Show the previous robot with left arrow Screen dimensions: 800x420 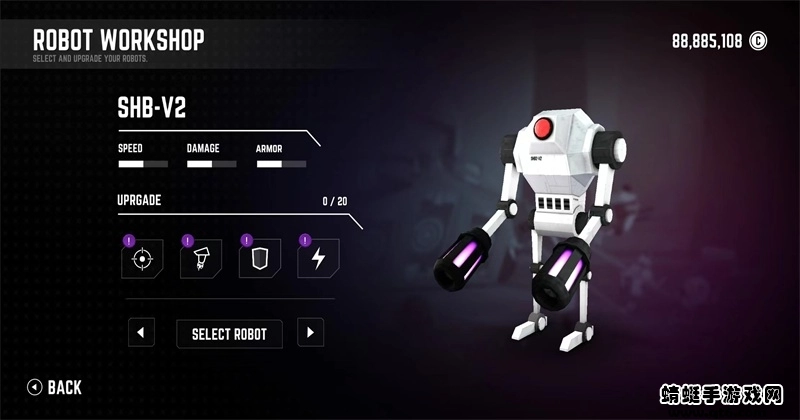pyautogui.click(x=142, y=333)
